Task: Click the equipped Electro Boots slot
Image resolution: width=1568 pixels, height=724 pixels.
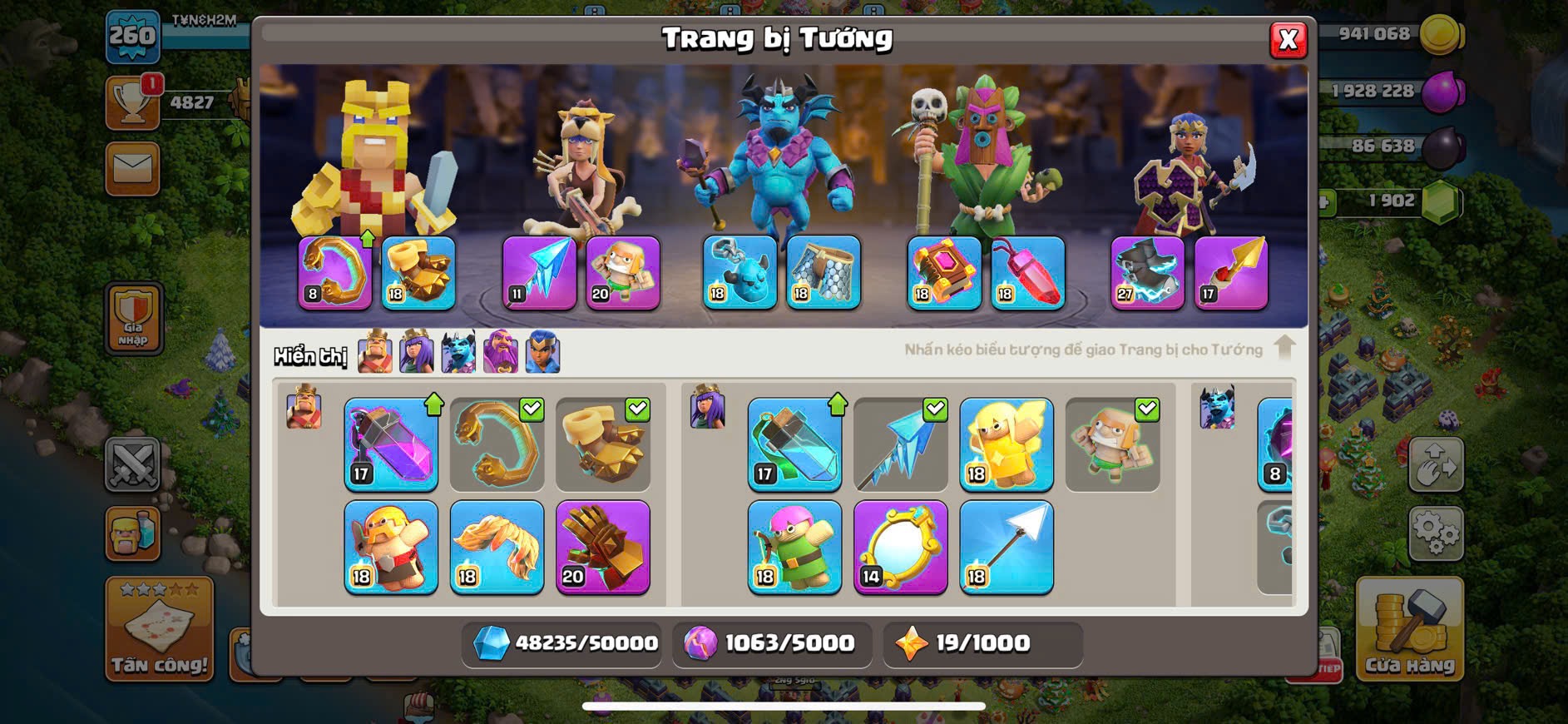Action: 1147,272
